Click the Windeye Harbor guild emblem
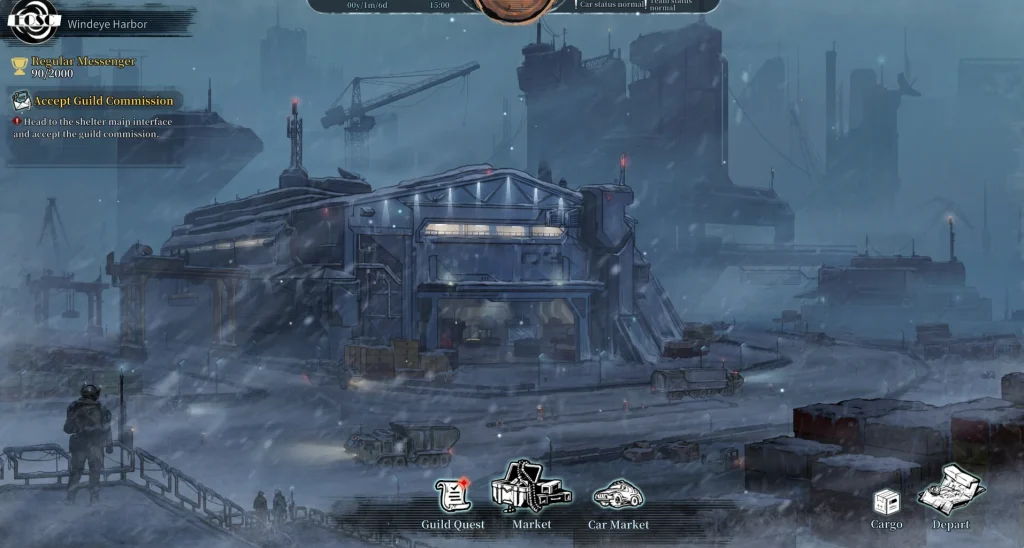 35,21
